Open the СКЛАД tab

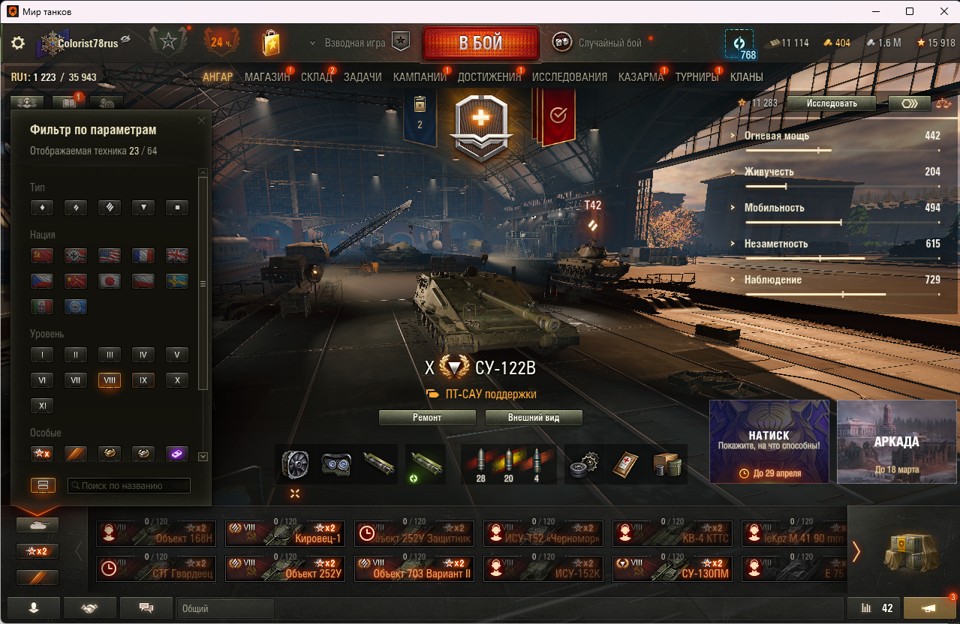[316, 77]
